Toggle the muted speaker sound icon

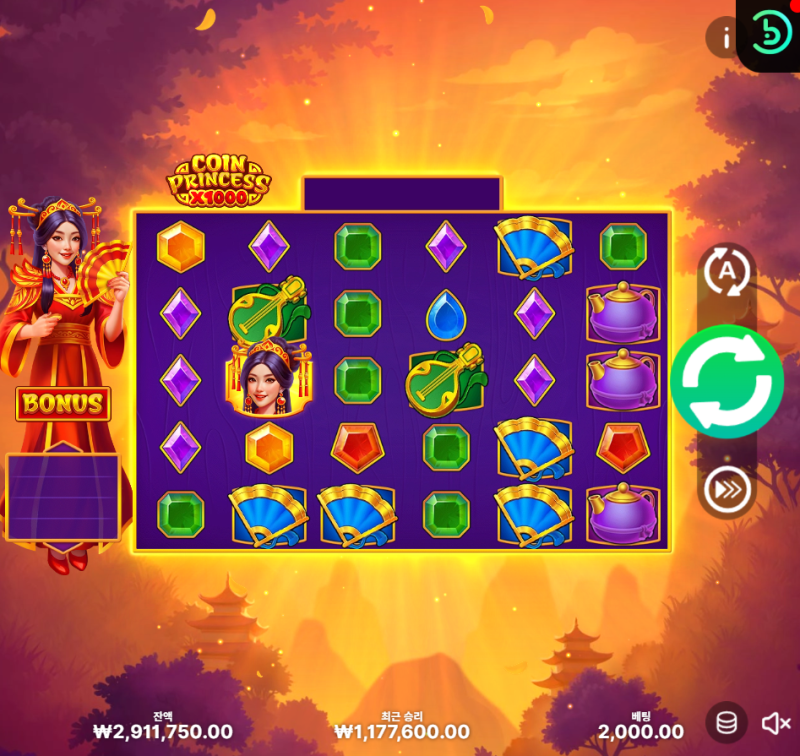click(775, 722)
